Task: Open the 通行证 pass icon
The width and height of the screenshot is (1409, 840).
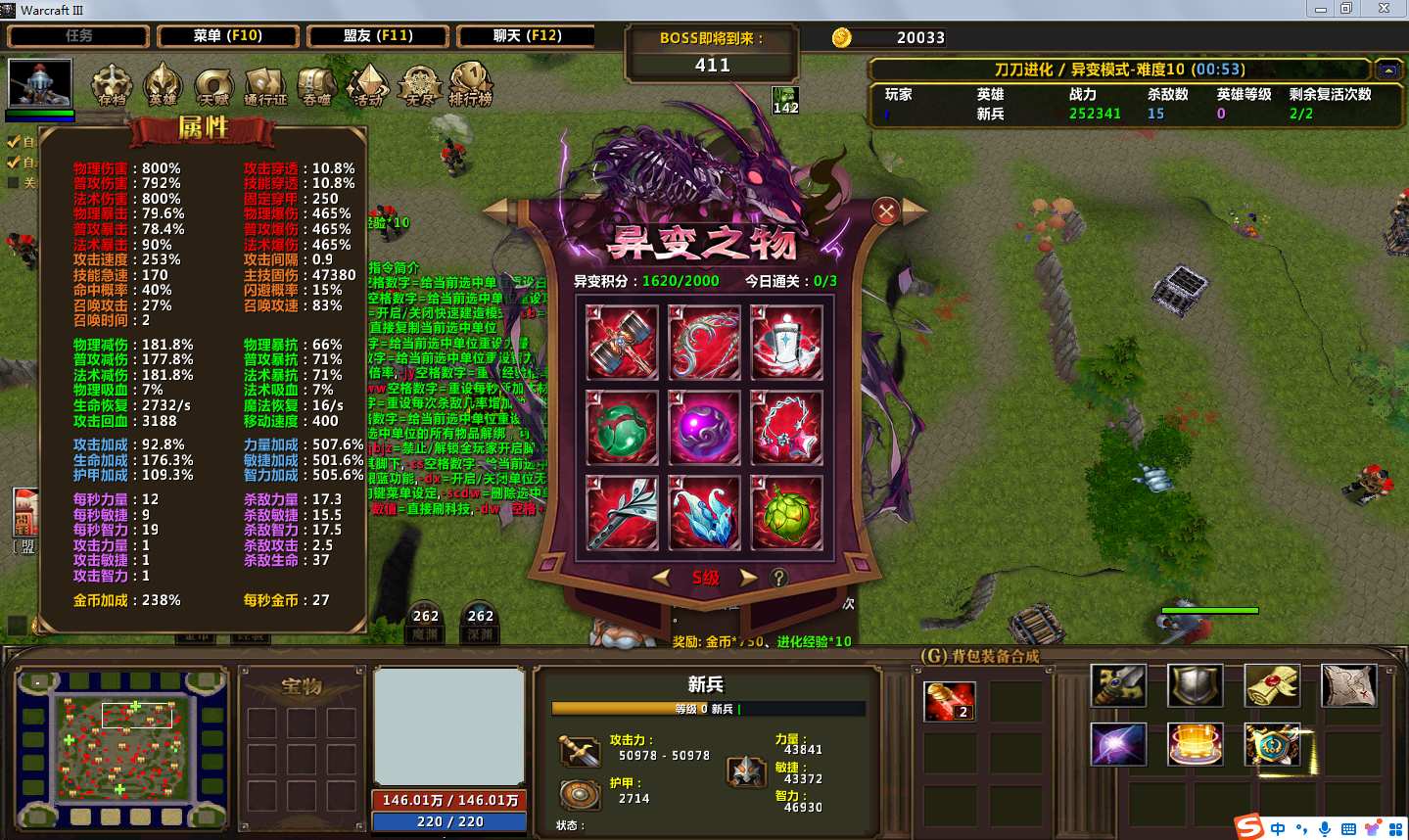Action: pyautogui.click(x=265, y=85)
